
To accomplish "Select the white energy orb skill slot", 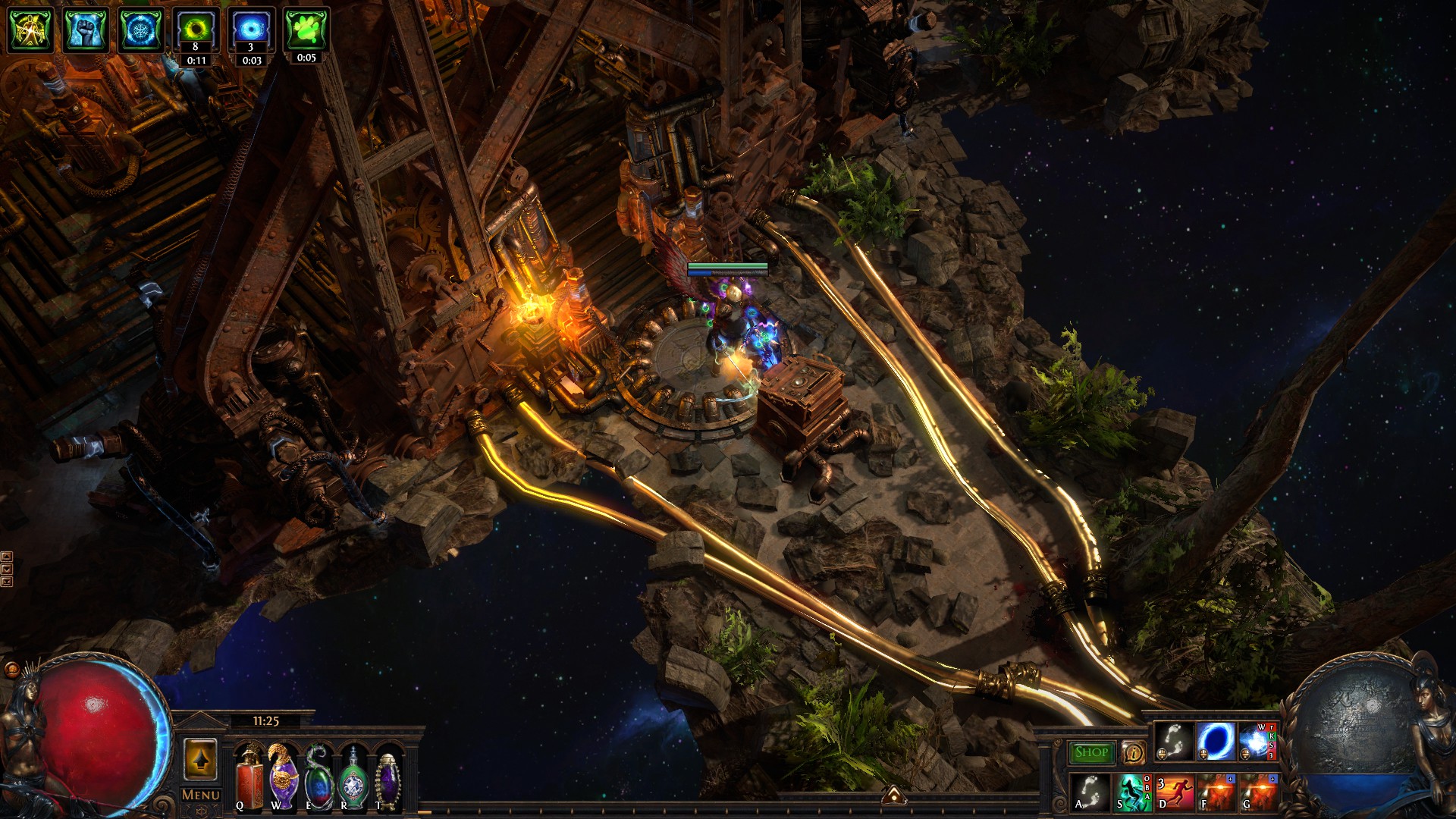I will coord(1257,741).
